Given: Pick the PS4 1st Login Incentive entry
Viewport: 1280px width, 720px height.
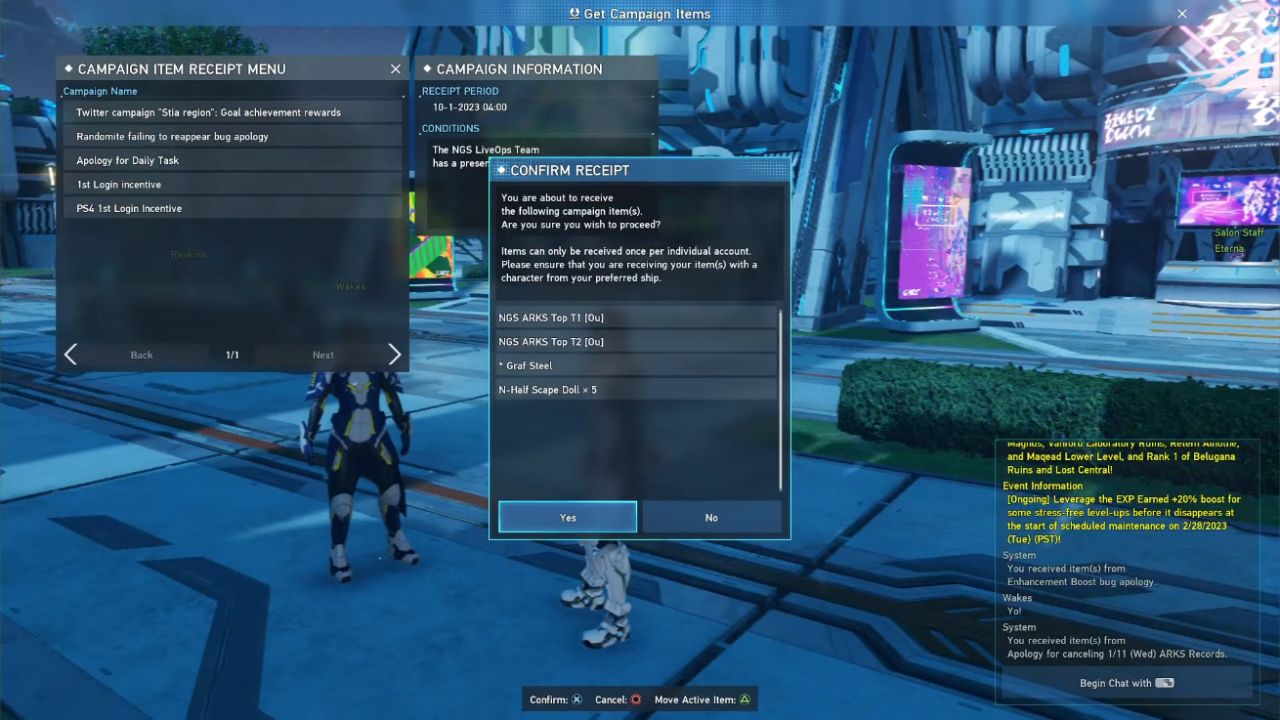Looking at the screenshot, I should tap(232, 208).
